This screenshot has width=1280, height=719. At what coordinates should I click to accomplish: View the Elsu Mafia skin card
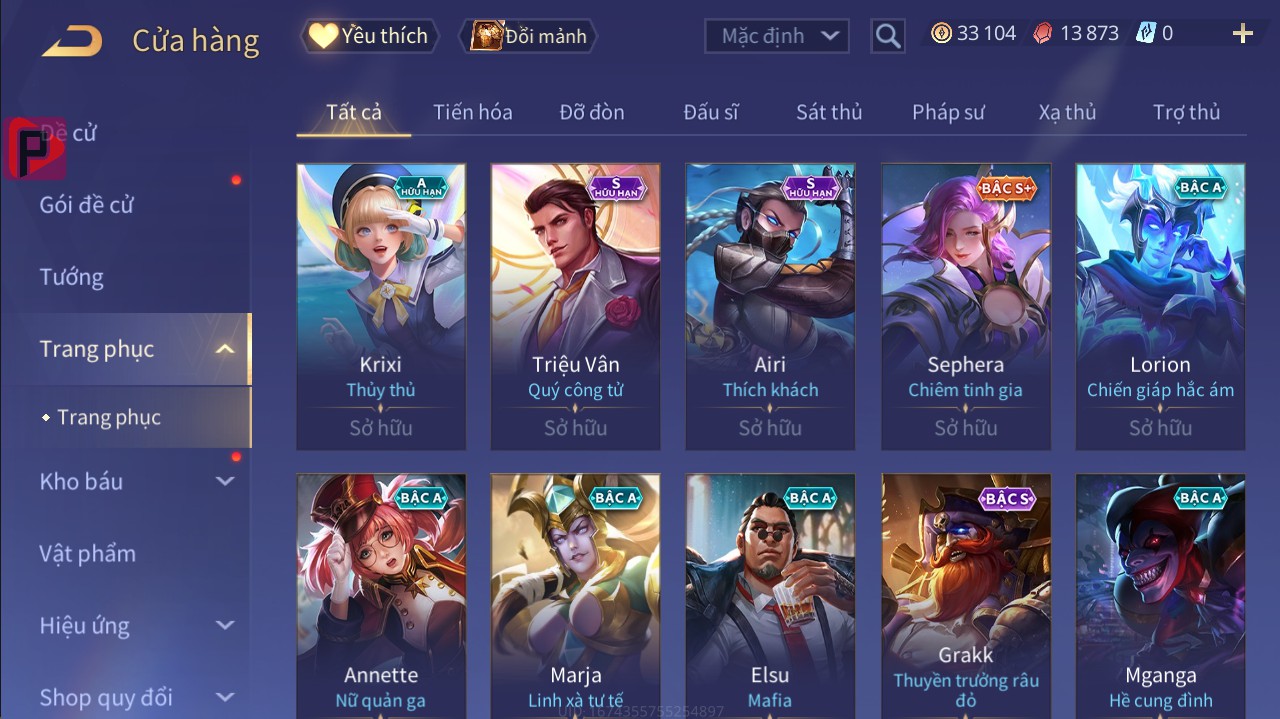click(x=770, y=595)
